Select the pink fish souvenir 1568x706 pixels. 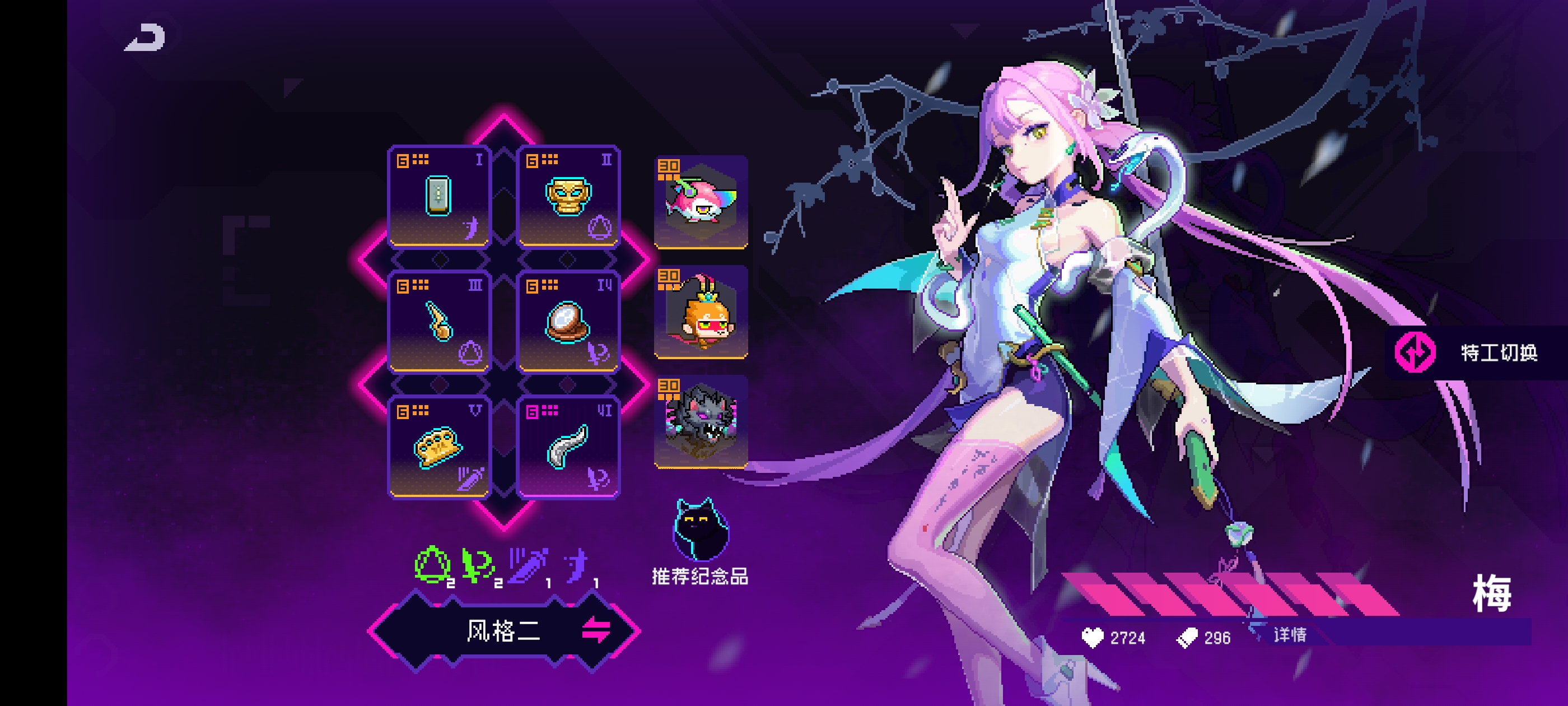pos(701,202)
